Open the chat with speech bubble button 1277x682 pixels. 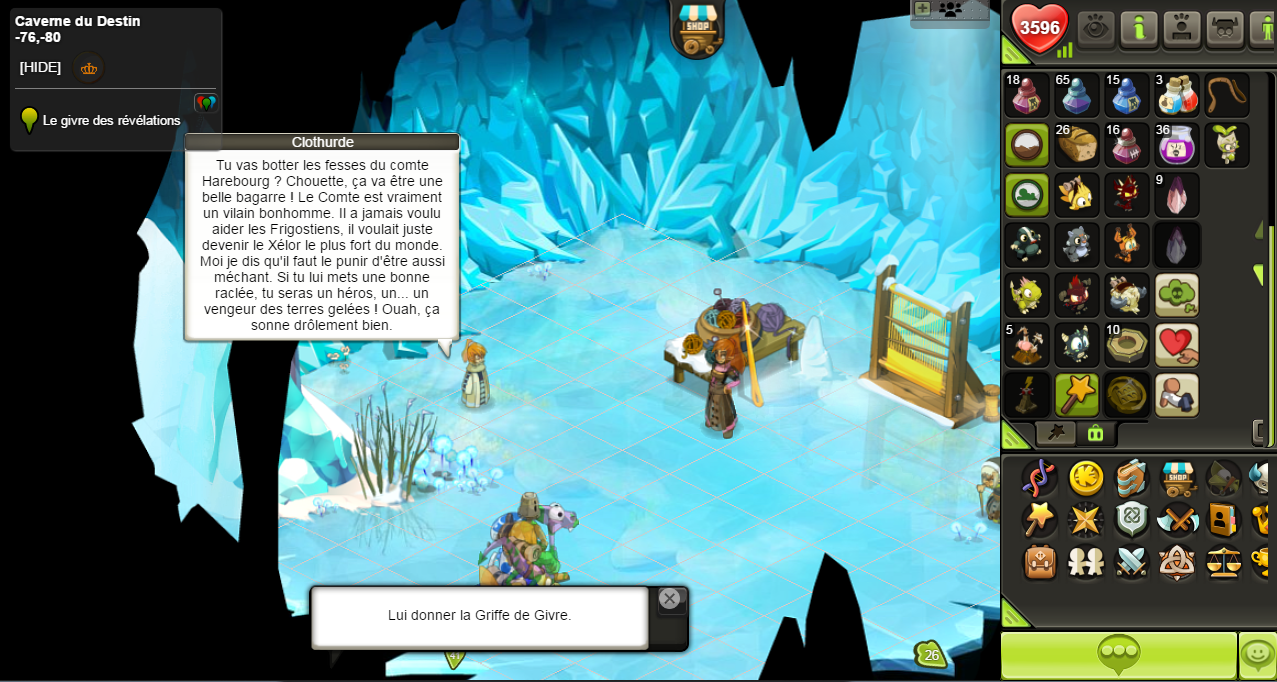1119,655
